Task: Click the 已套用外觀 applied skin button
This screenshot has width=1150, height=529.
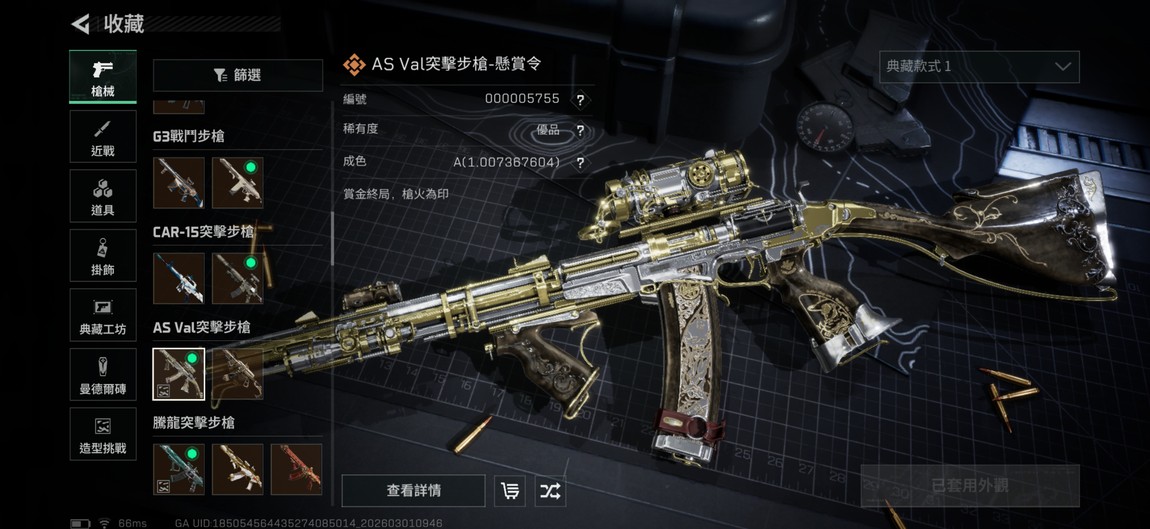Action: [x=970, y=486]
